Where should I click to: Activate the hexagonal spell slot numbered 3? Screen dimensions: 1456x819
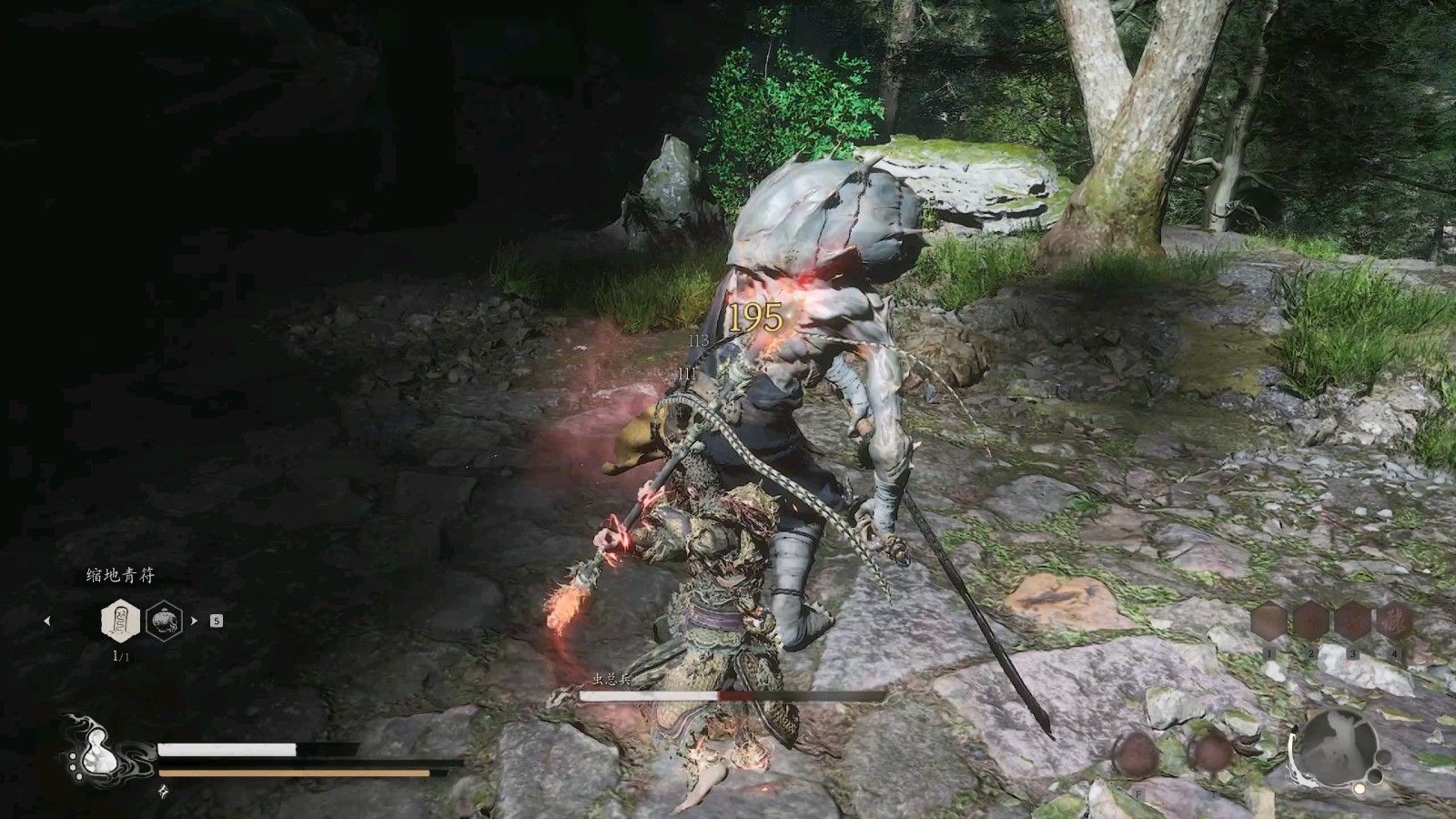point(1353,623)
